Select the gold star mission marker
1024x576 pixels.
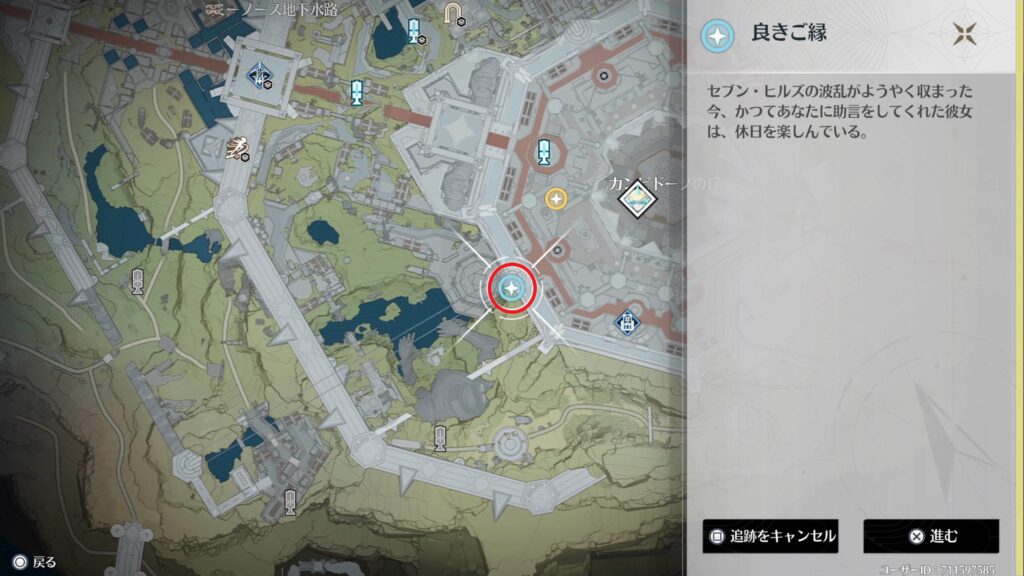[556, 199]
